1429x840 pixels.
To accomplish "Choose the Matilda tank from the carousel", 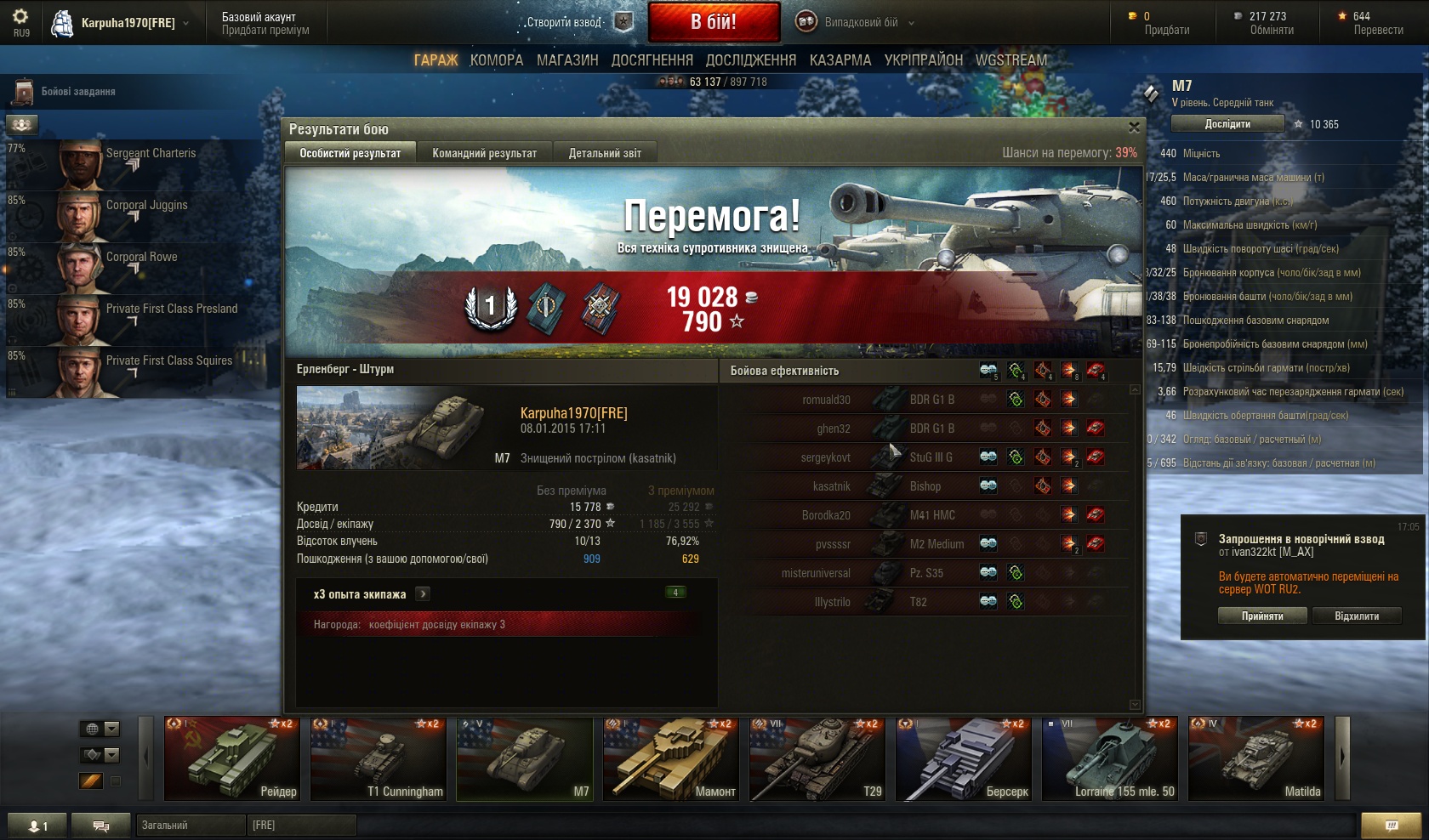I will 1255,758.
